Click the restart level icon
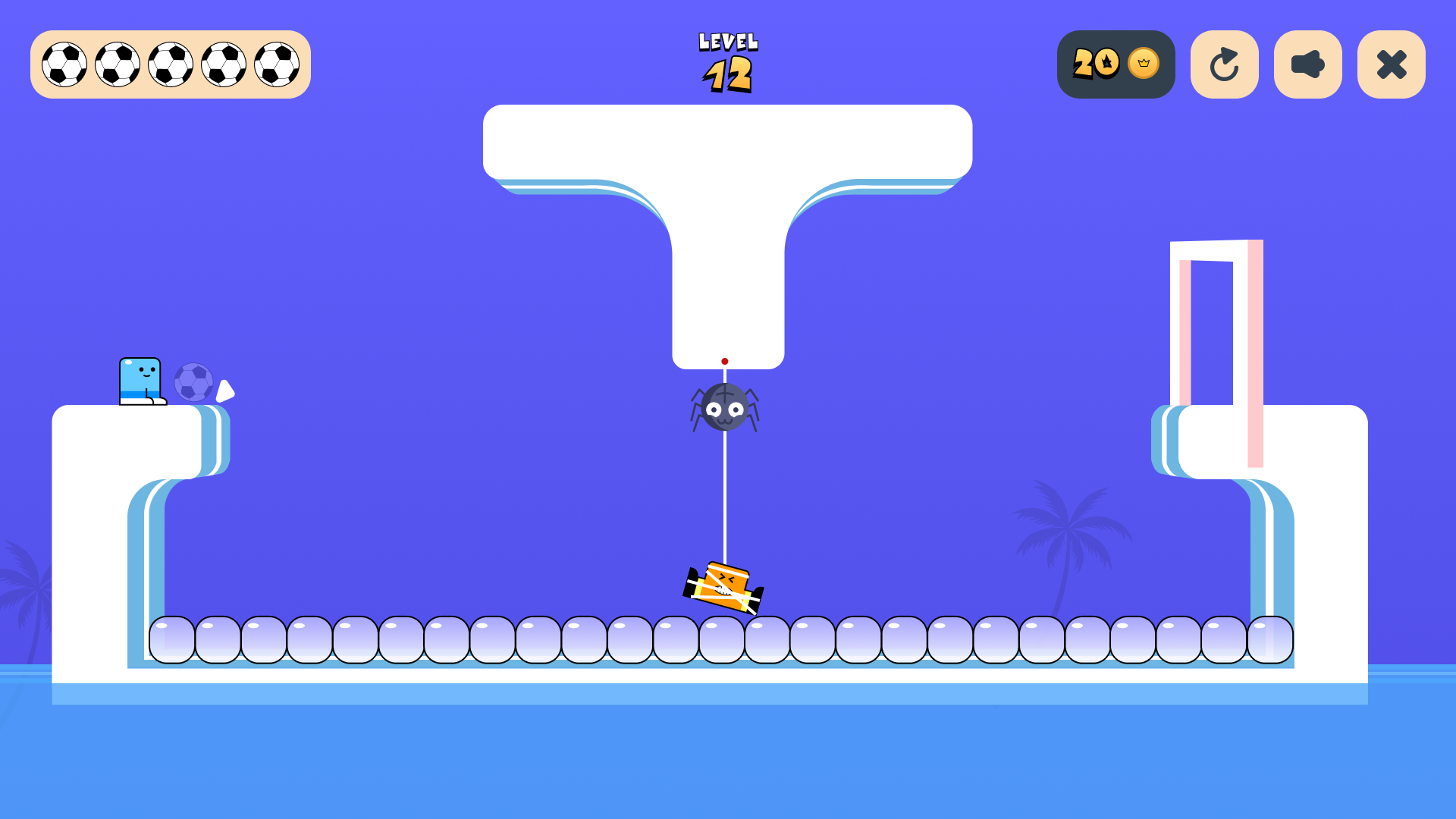1456x819 pixels. (x=1224, y=64)
